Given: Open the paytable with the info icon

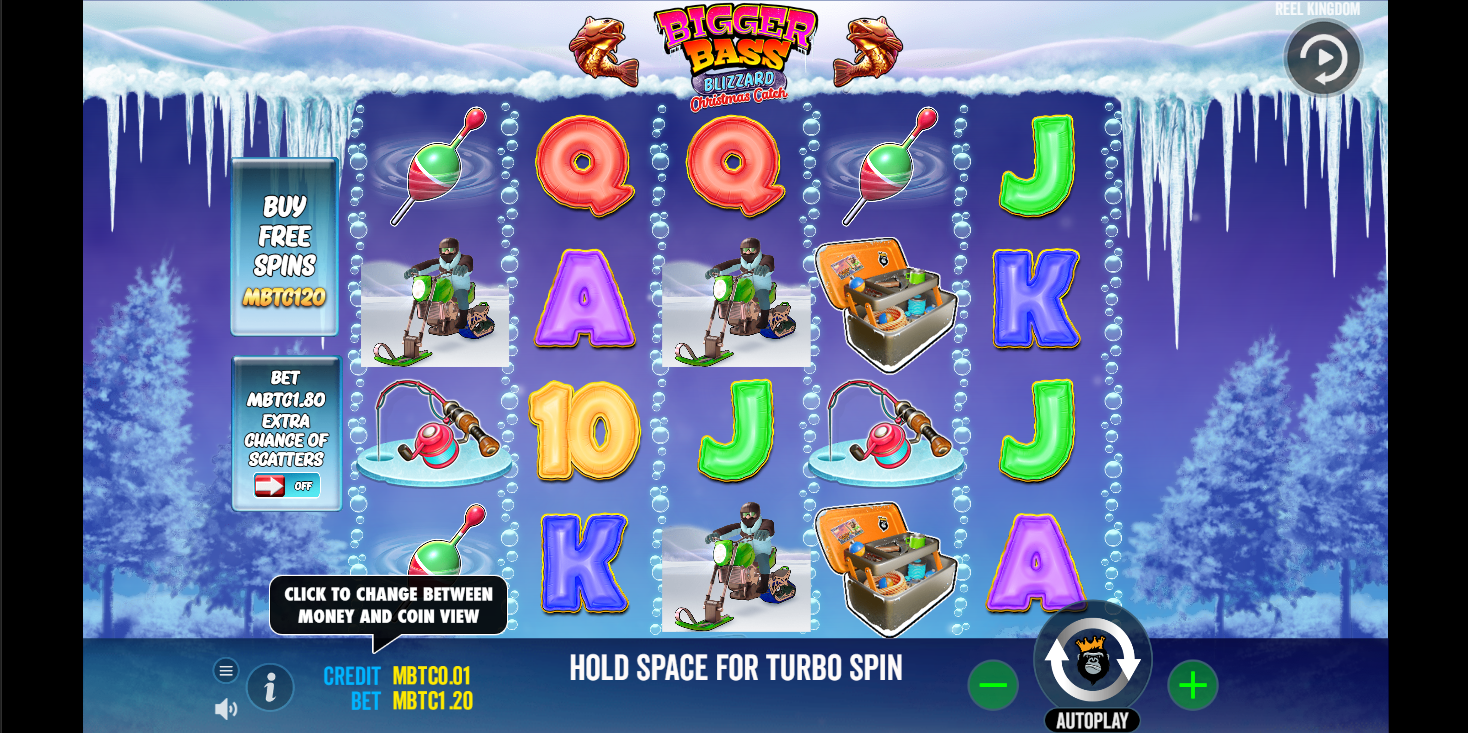Looking at the screenshot, I should [x=270, y=687].
